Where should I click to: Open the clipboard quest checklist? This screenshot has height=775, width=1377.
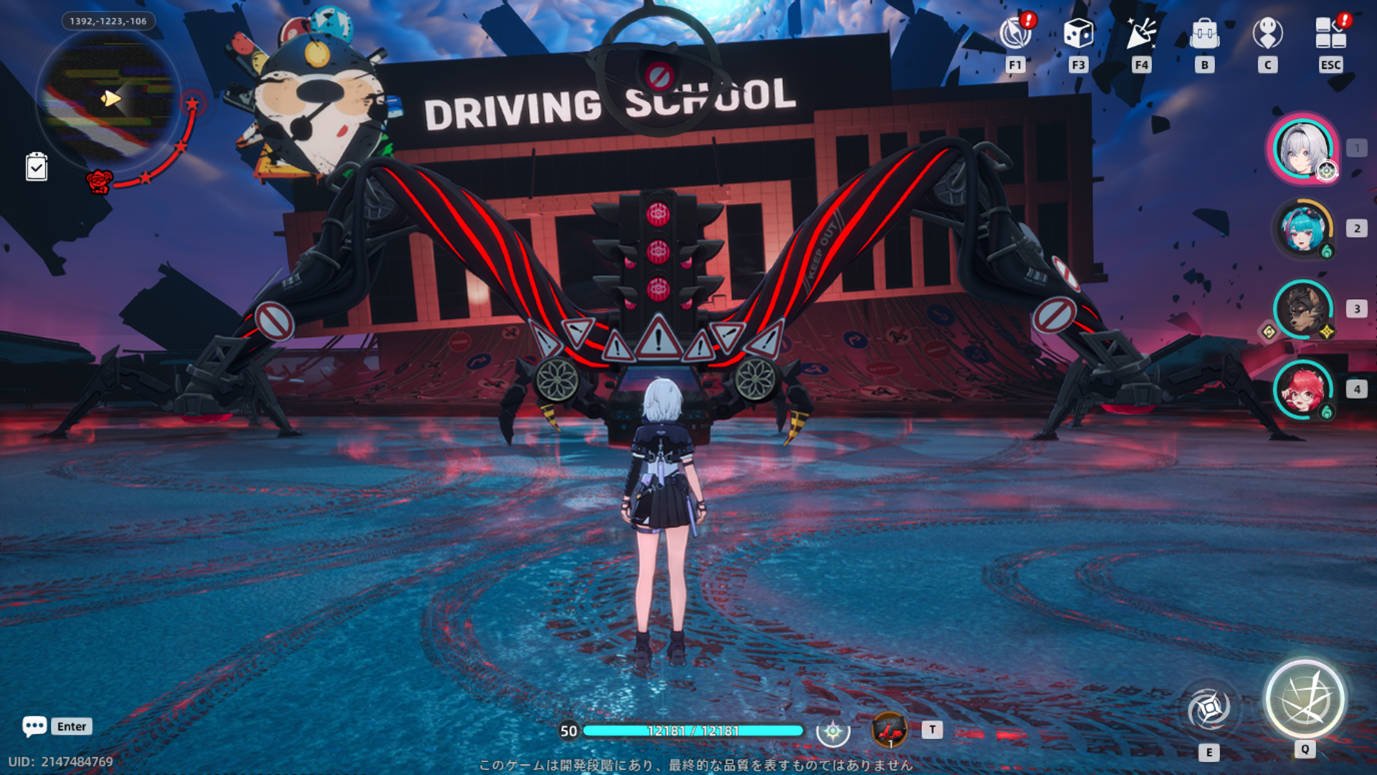pos(36,166)
